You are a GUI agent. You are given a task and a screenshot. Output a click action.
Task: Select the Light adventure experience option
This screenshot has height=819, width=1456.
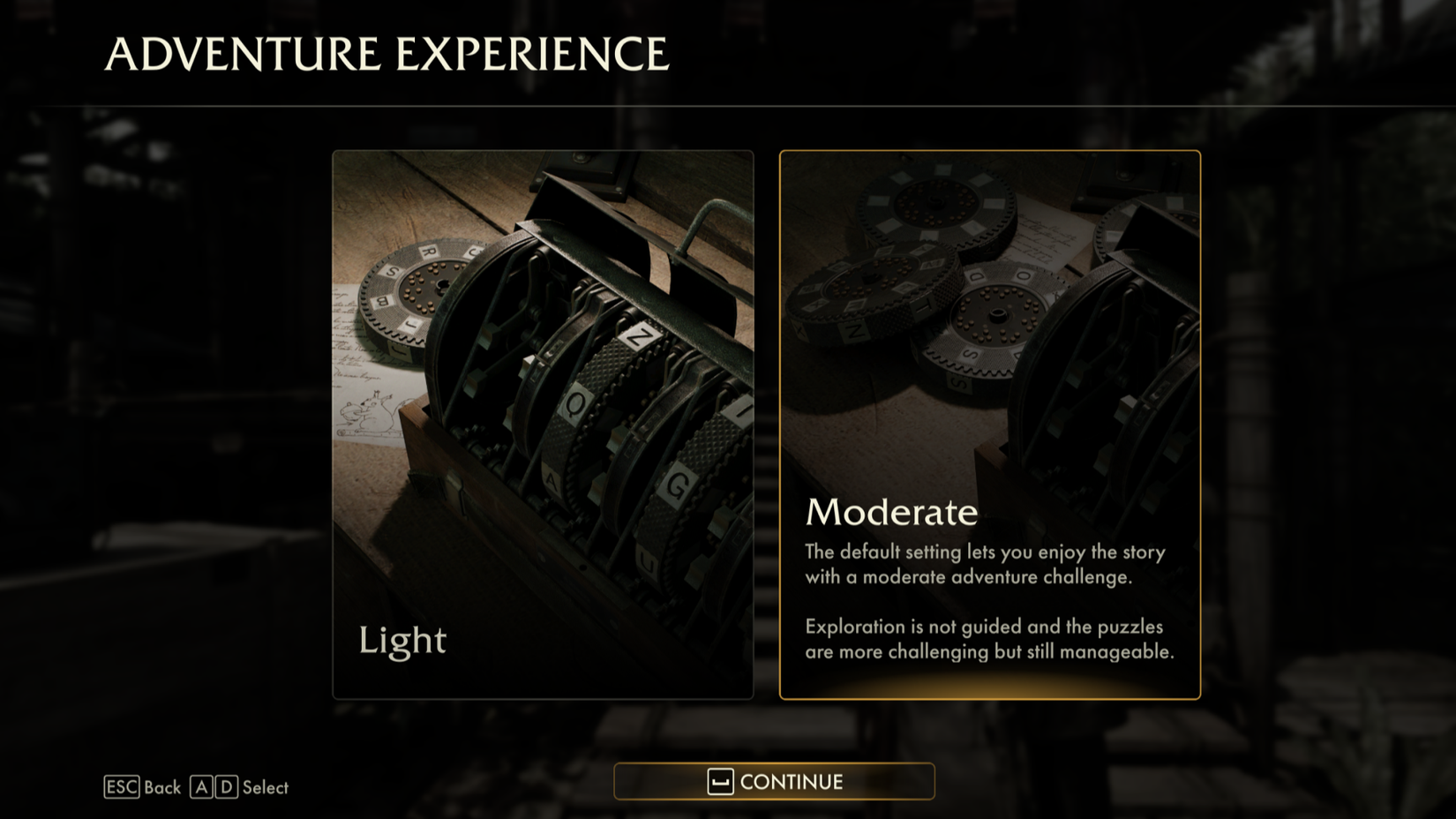[542, 424]
